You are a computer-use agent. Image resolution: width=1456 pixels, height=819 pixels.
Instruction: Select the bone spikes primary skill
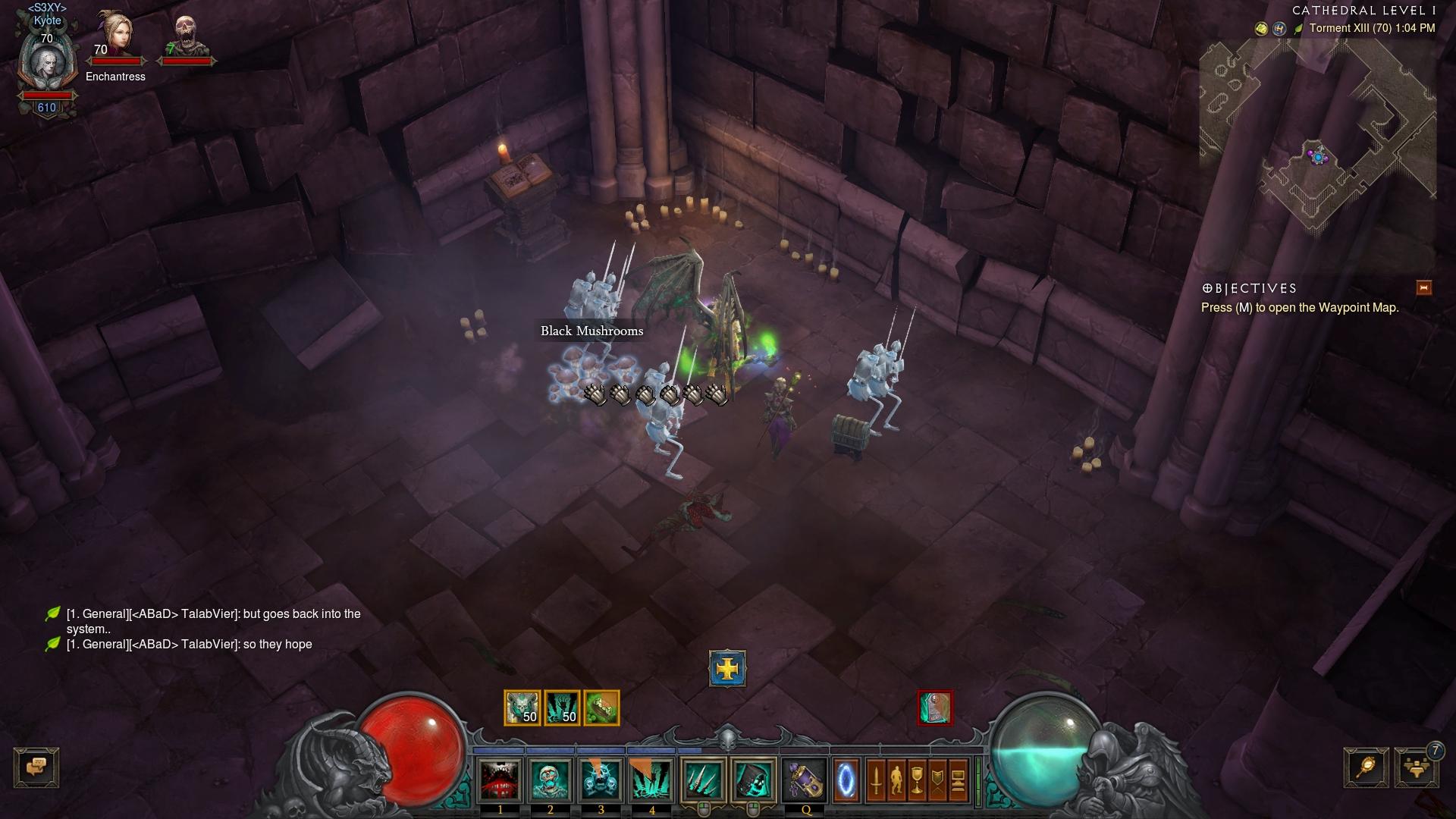tap(703, 780)
